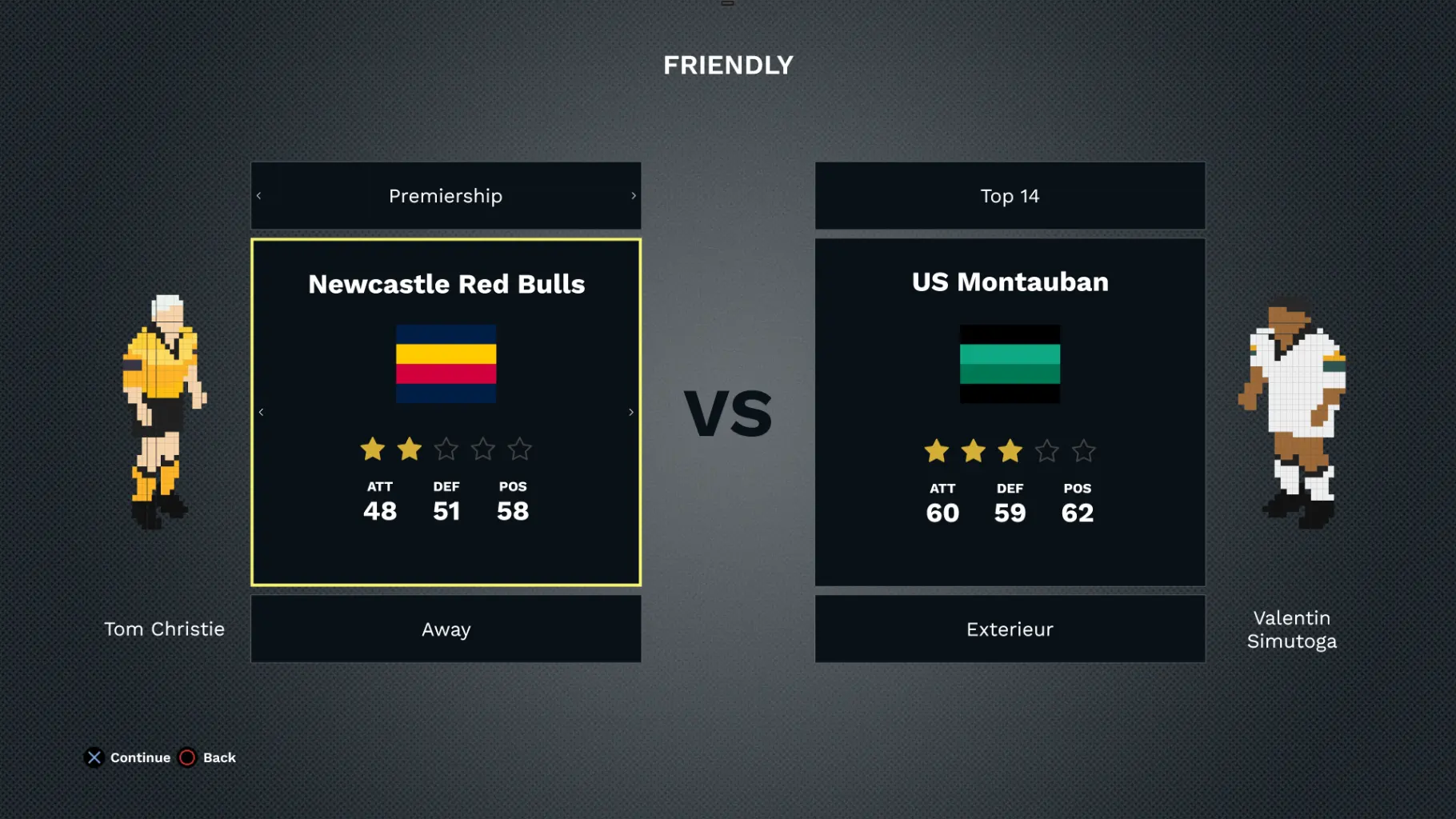Click the circle Back button icon
Screen dimensions: 1456x819
pos(187,757)
